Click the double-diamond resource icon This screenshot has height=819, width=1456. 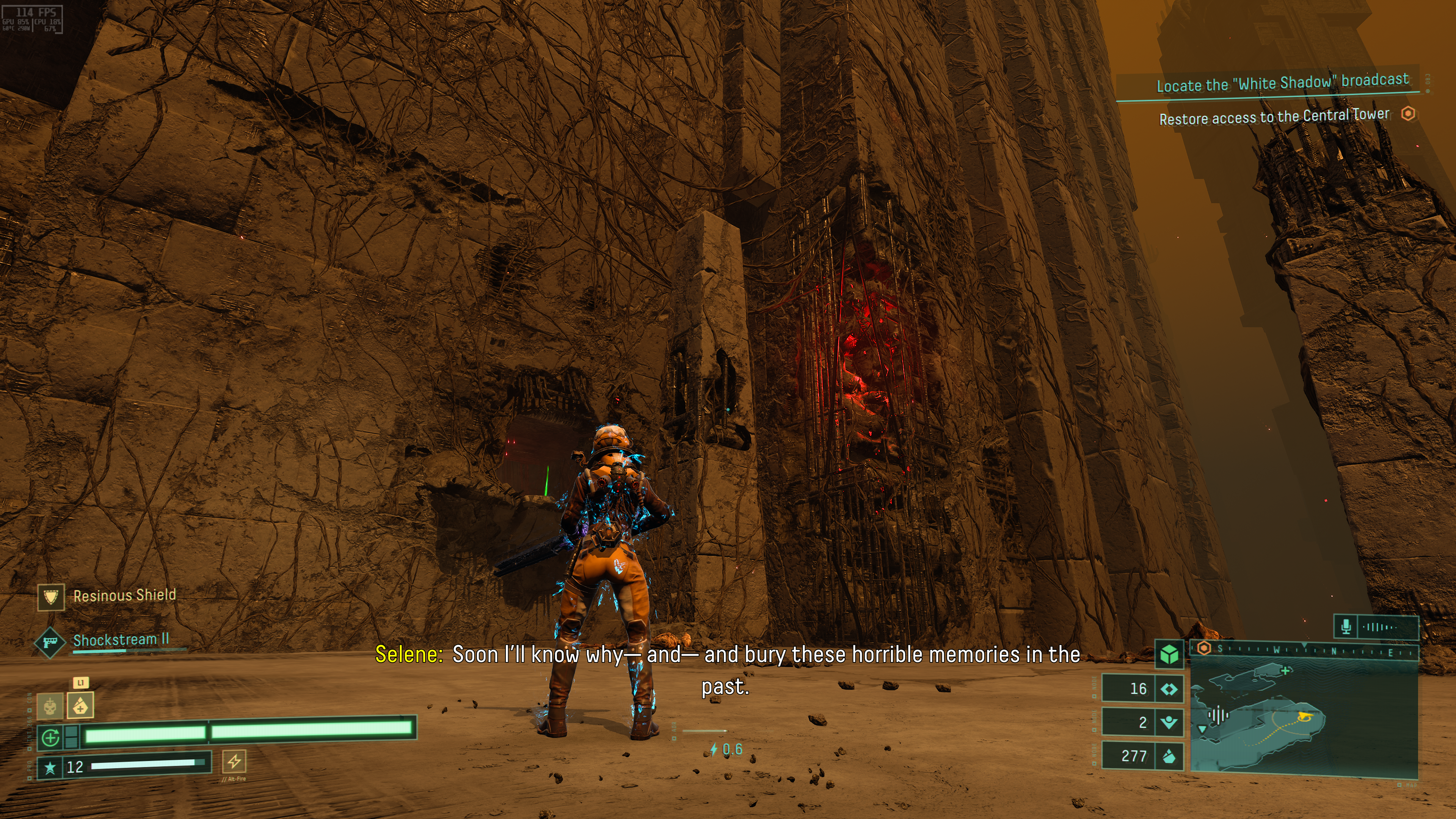(x=1169, y=689)
